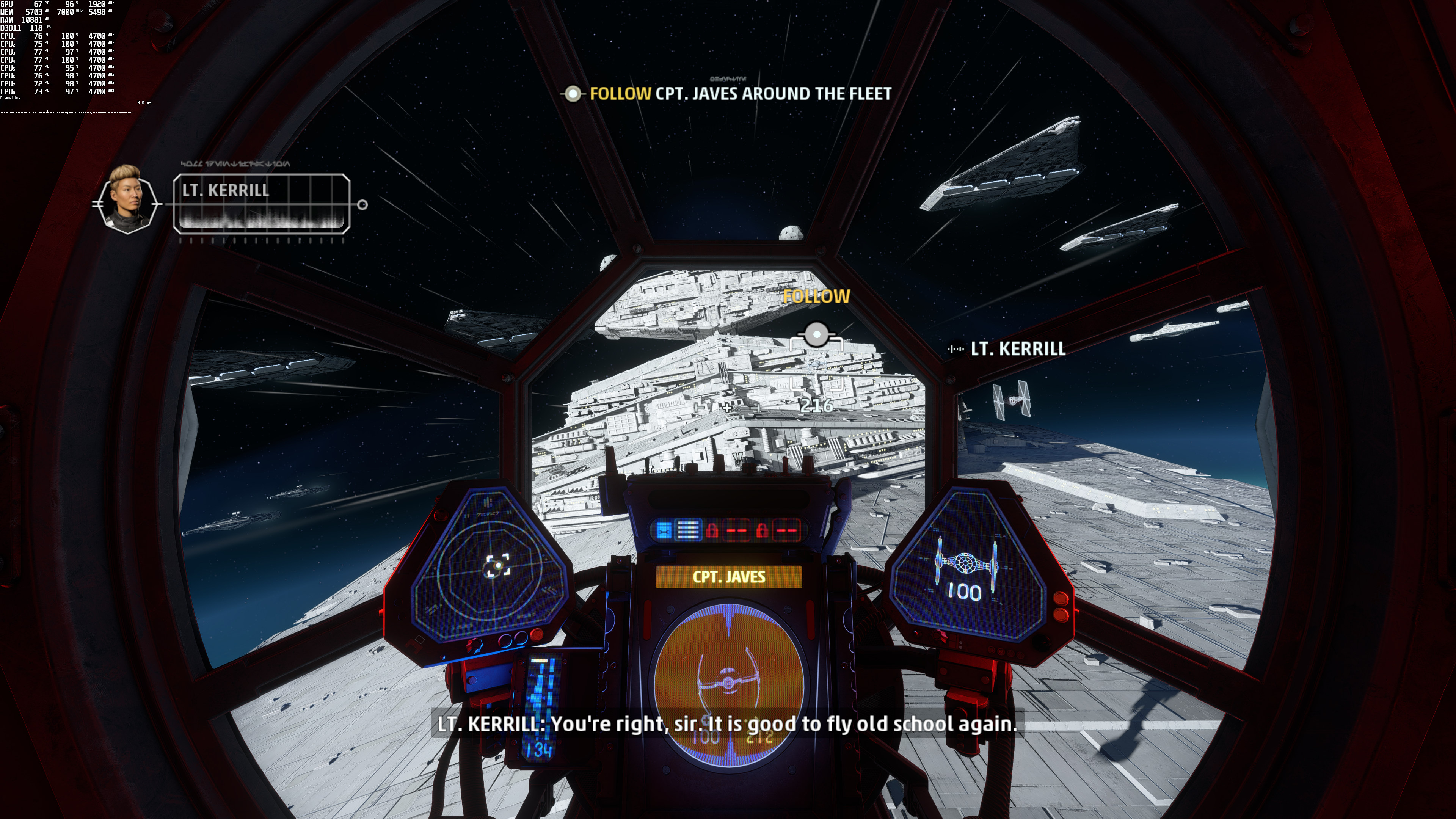
Task: Select the Follow Cpt. Javes objective tracker
Action: tap(726, 94)
